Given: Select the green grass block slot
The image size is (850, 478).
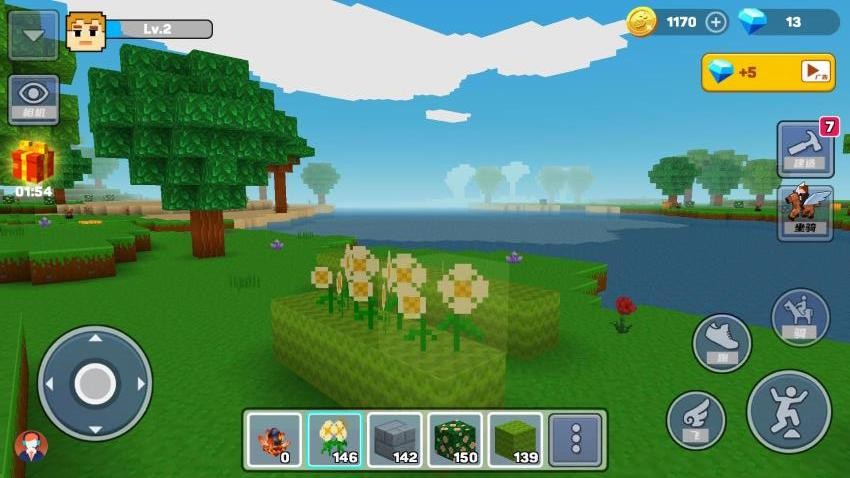Looking at the screenshot, I should [515, 440].
